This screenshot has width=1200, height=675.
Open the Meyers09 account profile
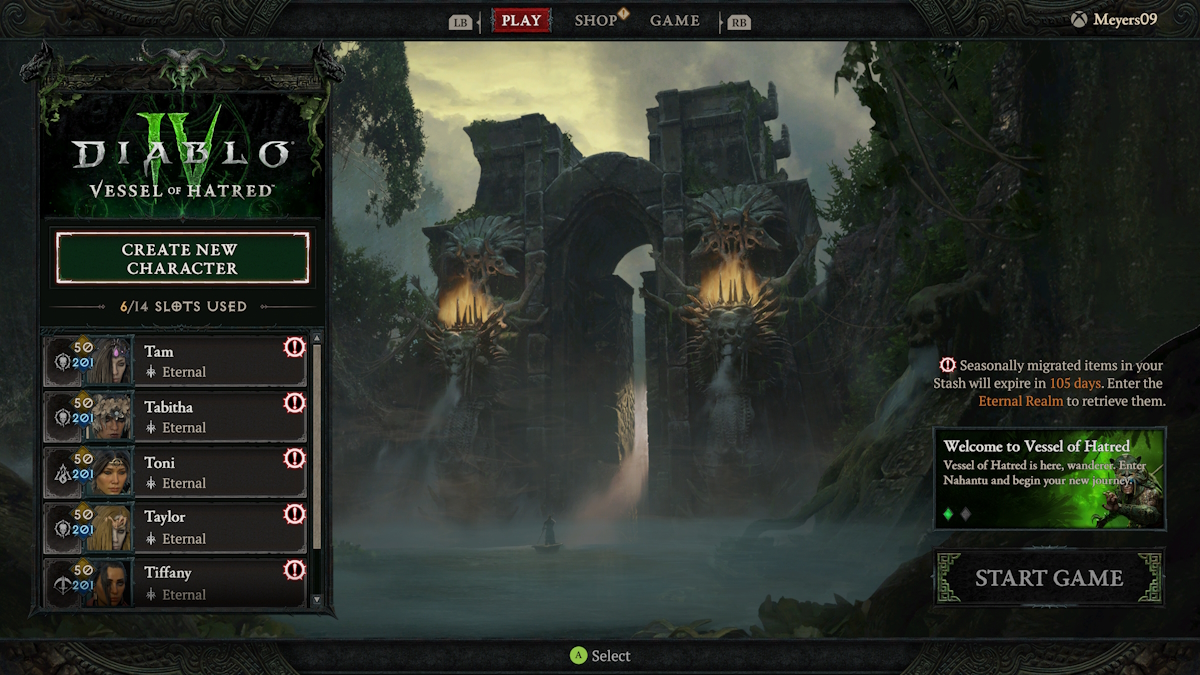click(x=1114, y=20)
